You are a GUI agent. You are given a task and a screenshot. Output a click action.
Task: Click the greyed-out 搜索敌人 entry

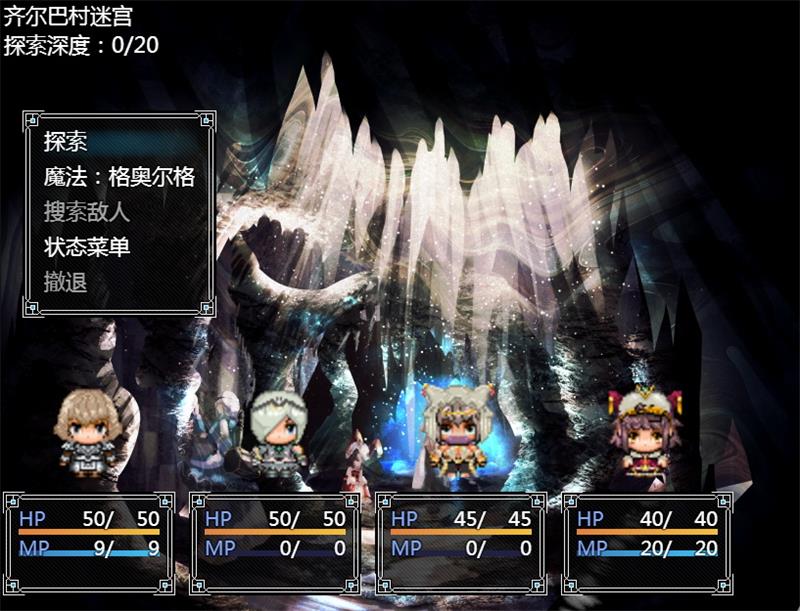click(x=87, y=212)
